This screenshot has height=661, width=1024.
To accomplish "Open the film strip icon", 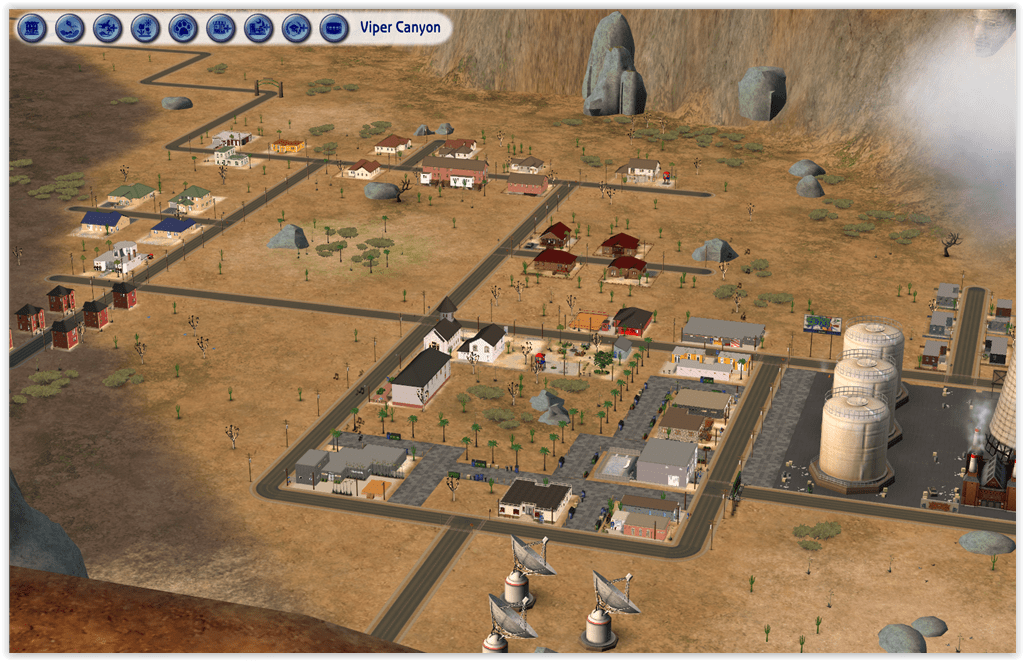I will 334,27.
